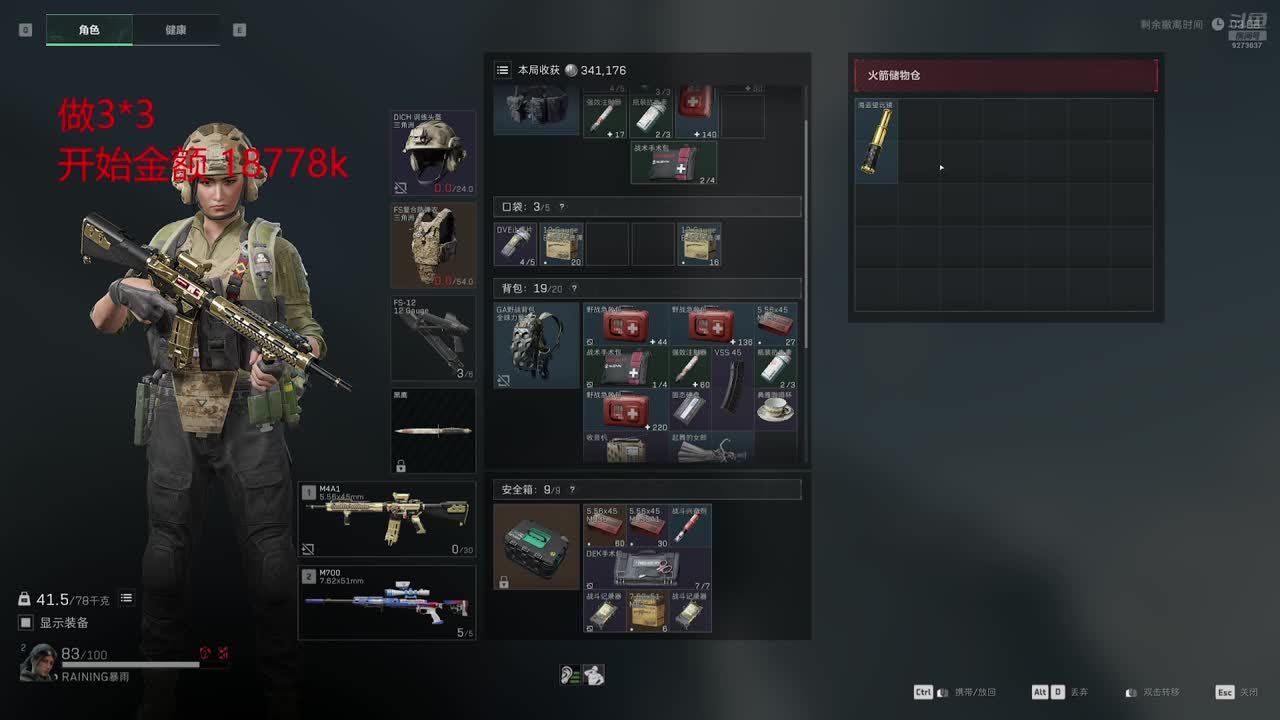1280x720 pixels.
Task: Select the 角色 (Character) tab
Action: pos(89,30)
